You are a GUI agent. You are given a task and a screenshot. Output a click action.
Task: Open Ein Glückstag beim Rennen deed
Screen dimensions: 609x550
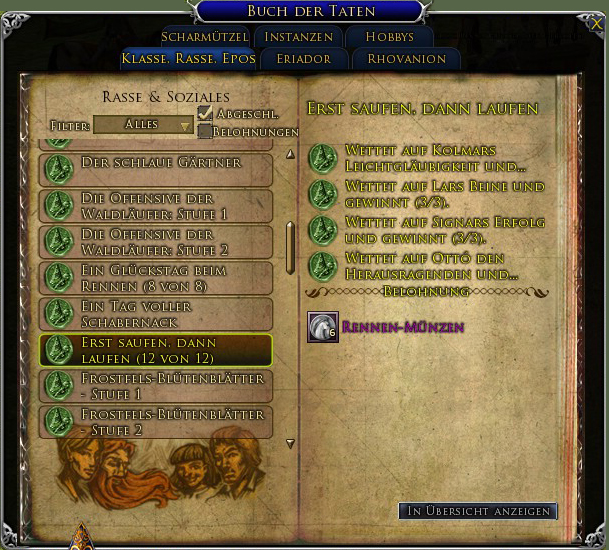click(x=156, y=278)
